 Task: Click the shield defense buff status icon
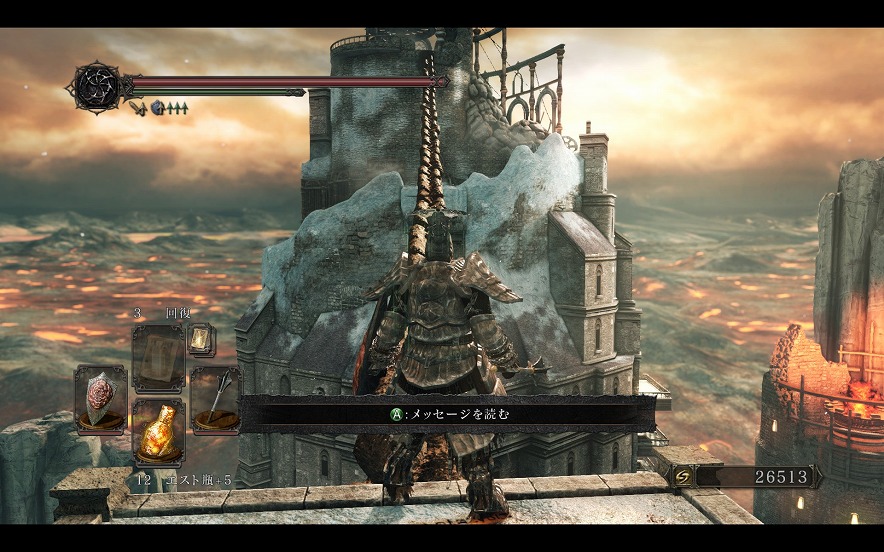point(157,106)
